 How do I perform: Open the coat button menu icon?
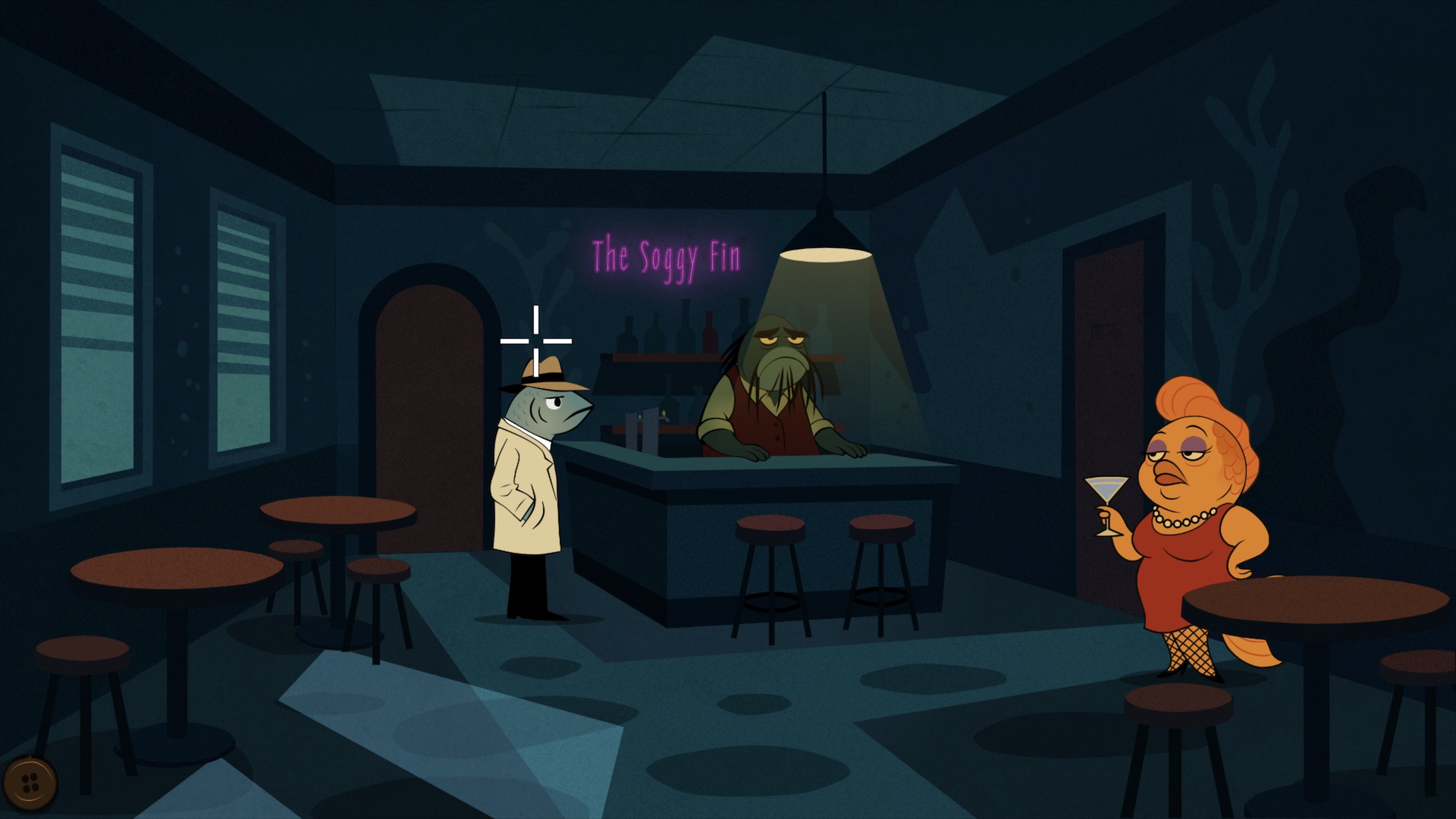point(30,783)
